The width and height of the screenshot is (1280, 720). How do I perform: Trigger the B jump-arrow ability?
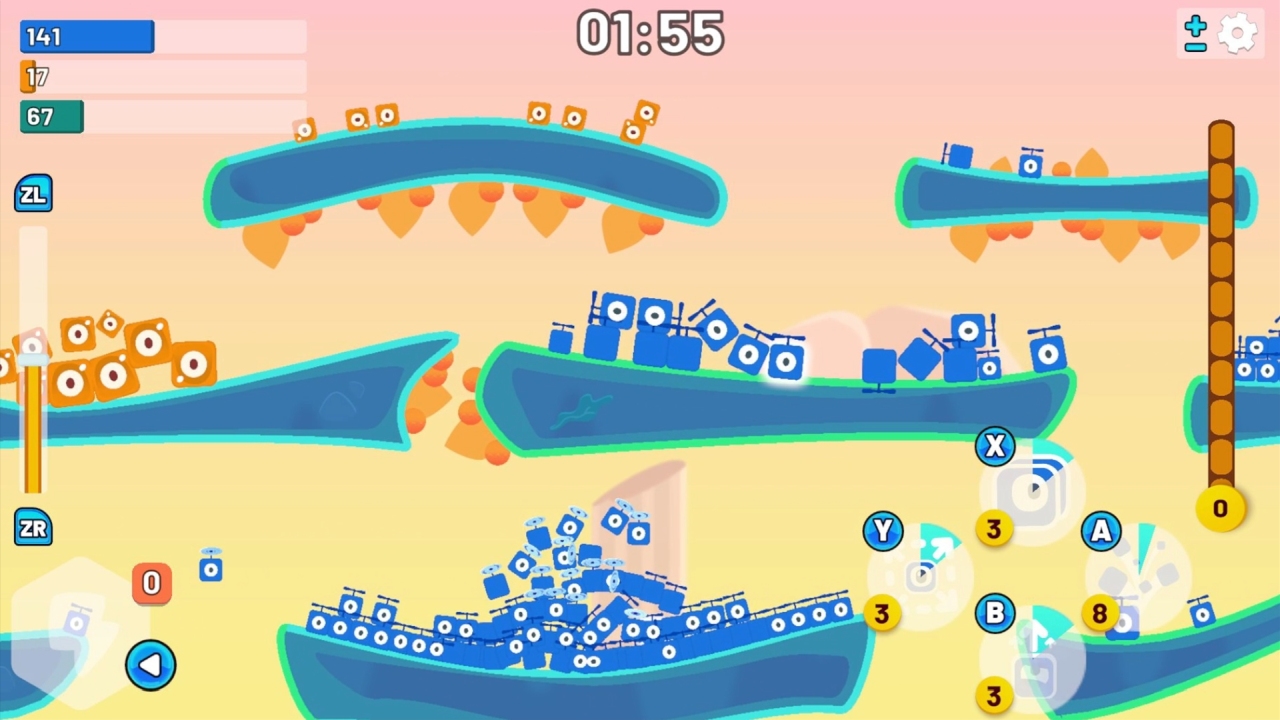(x=994, y=613)
